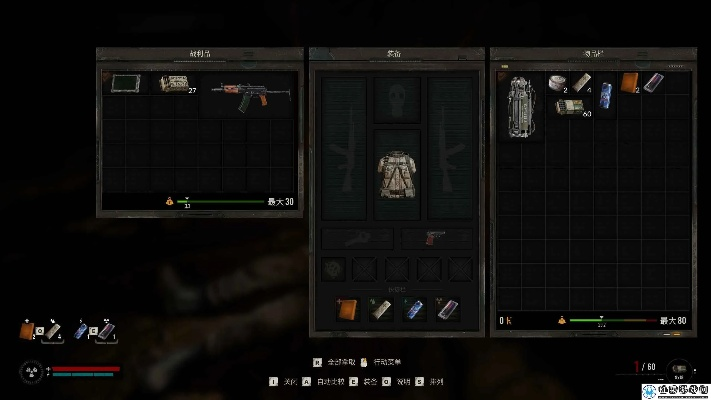Select the canned food item in the backpack
711x400 pixels.
[558, 83]
